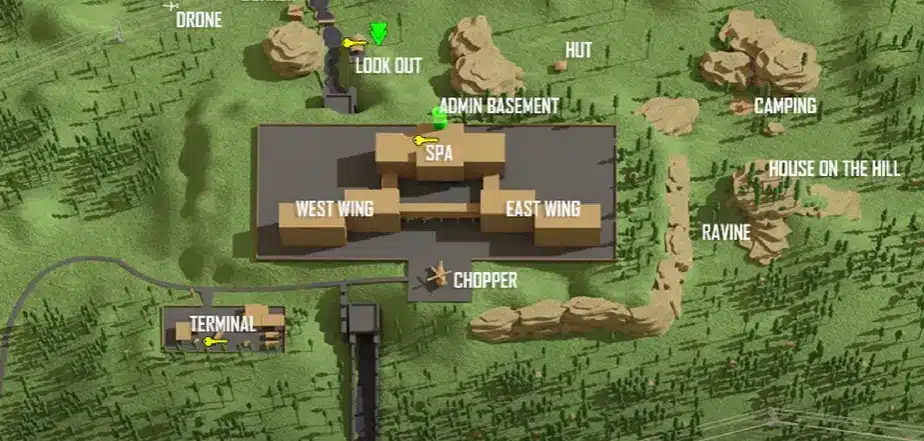Select the yellow key marker beside Look Out
The width and height of the screenshot is (924, 441).
[353, 43]
